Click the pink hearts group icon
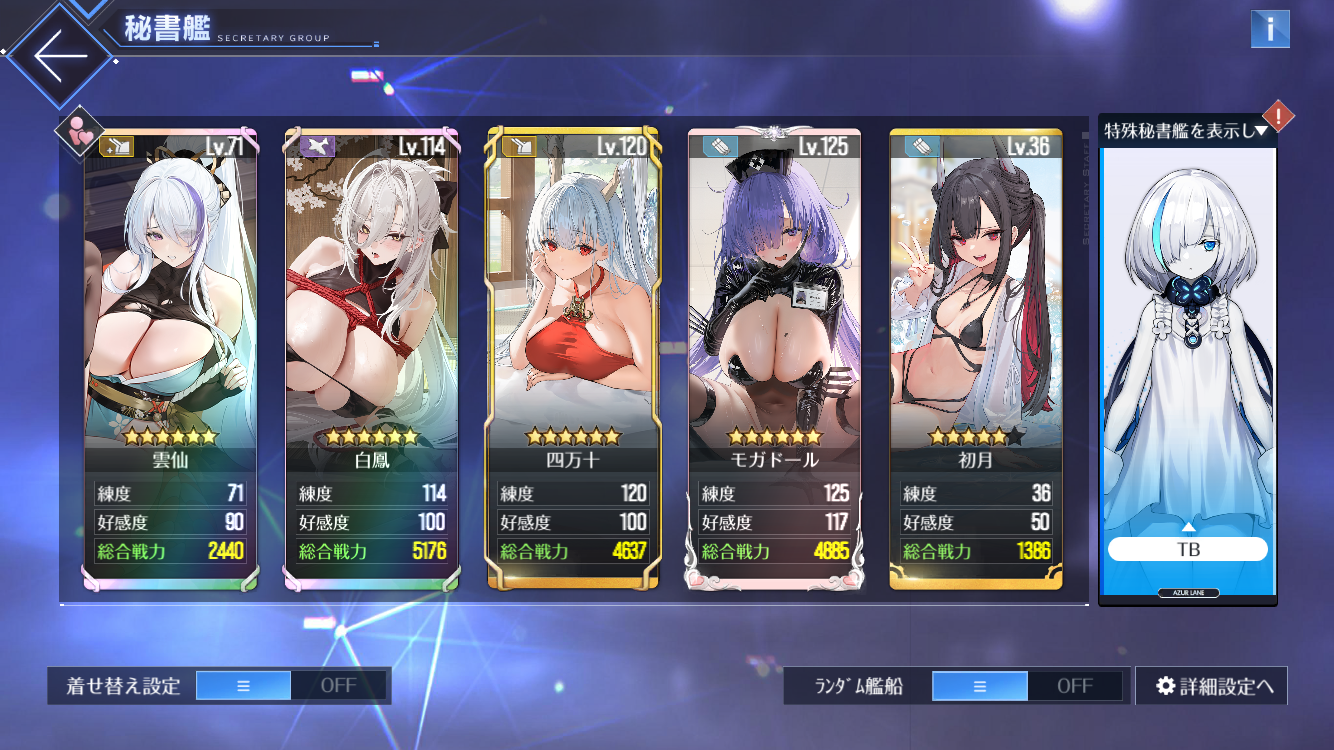Viewport: 1334px width, 750px height. (80, 130)
